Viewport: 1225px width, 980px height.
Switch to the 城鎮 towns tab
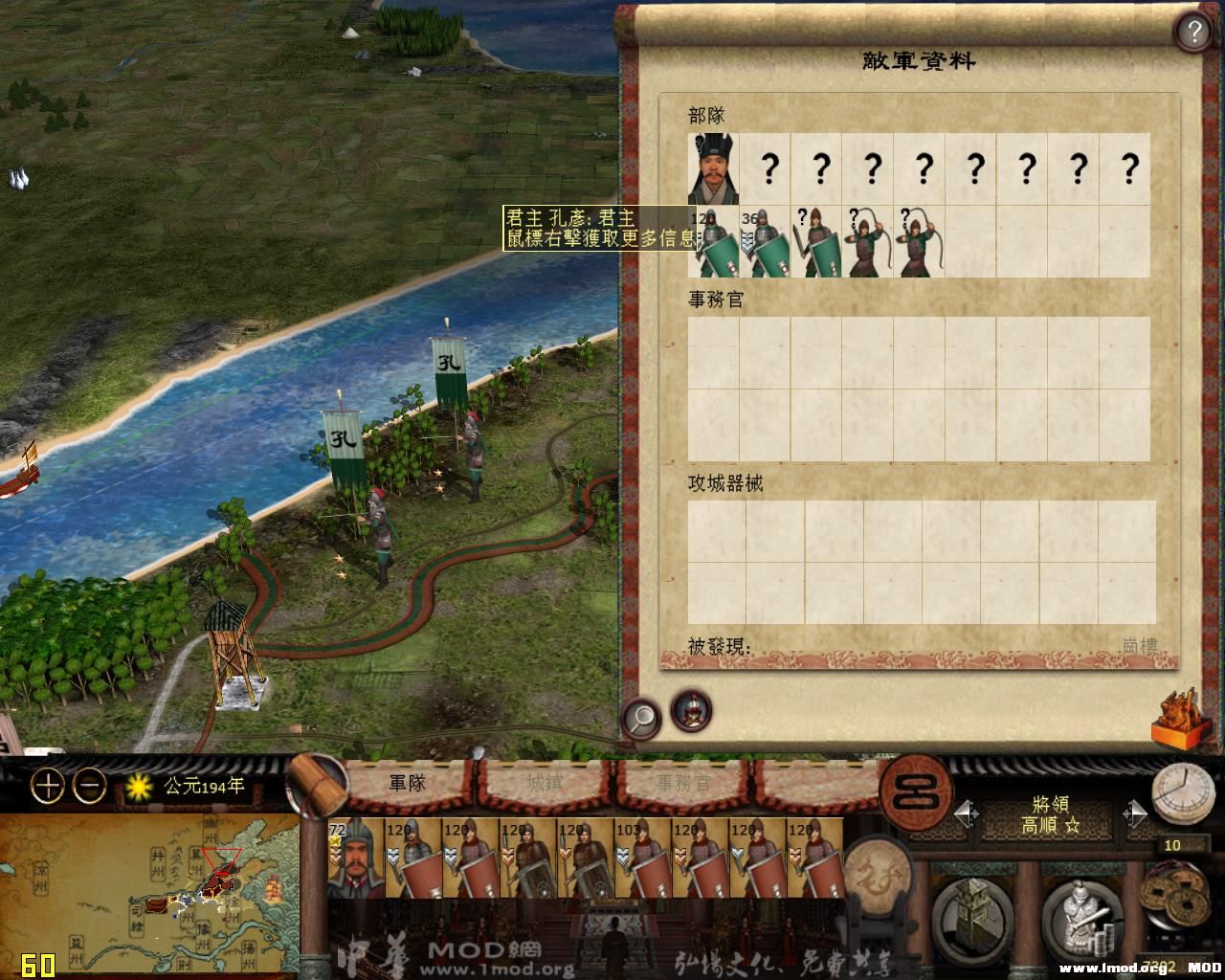545,784
